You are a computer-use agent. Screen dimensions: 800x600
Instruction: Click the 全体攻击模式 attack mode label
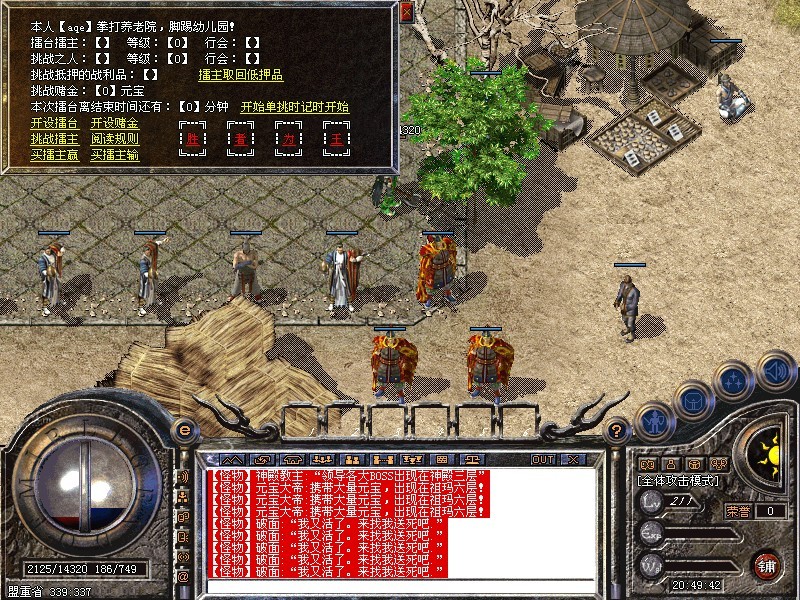coord(678,480)
